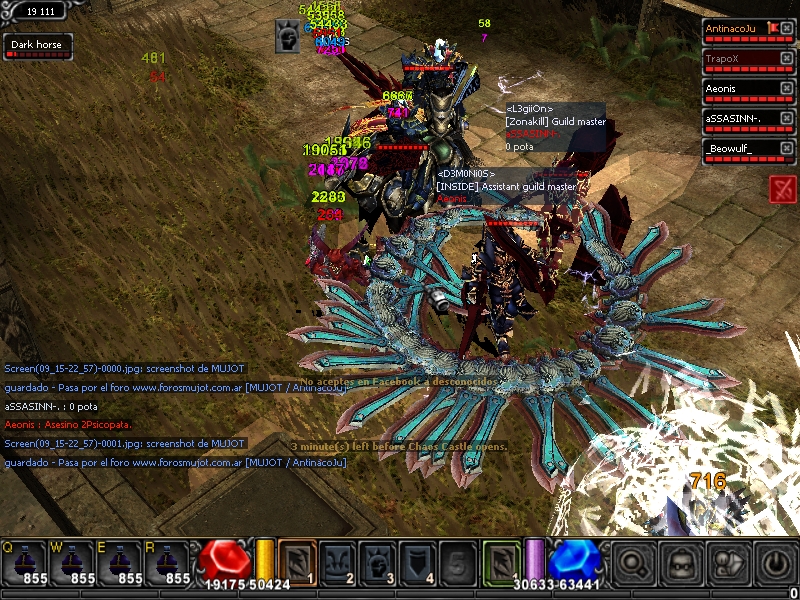800x600 pixels.
Task: Select party member AntinacoJu
Action: click(740, 28)
